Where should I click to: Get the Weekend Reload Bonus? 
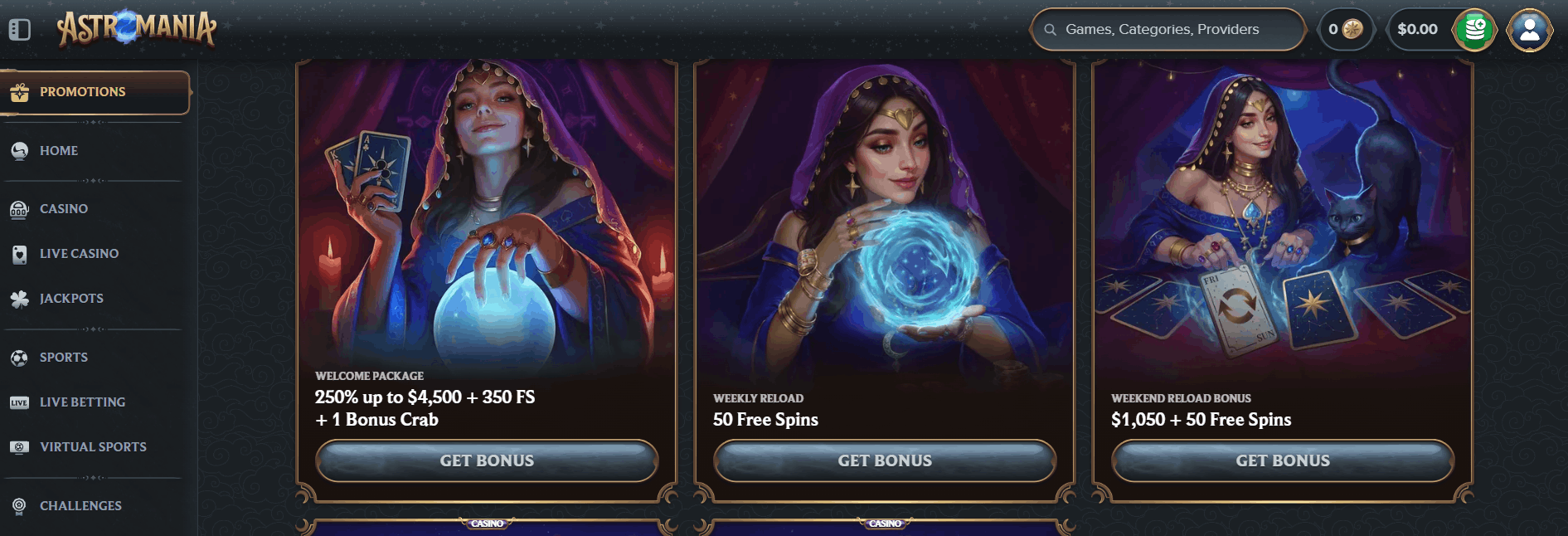pos(1283,461)
